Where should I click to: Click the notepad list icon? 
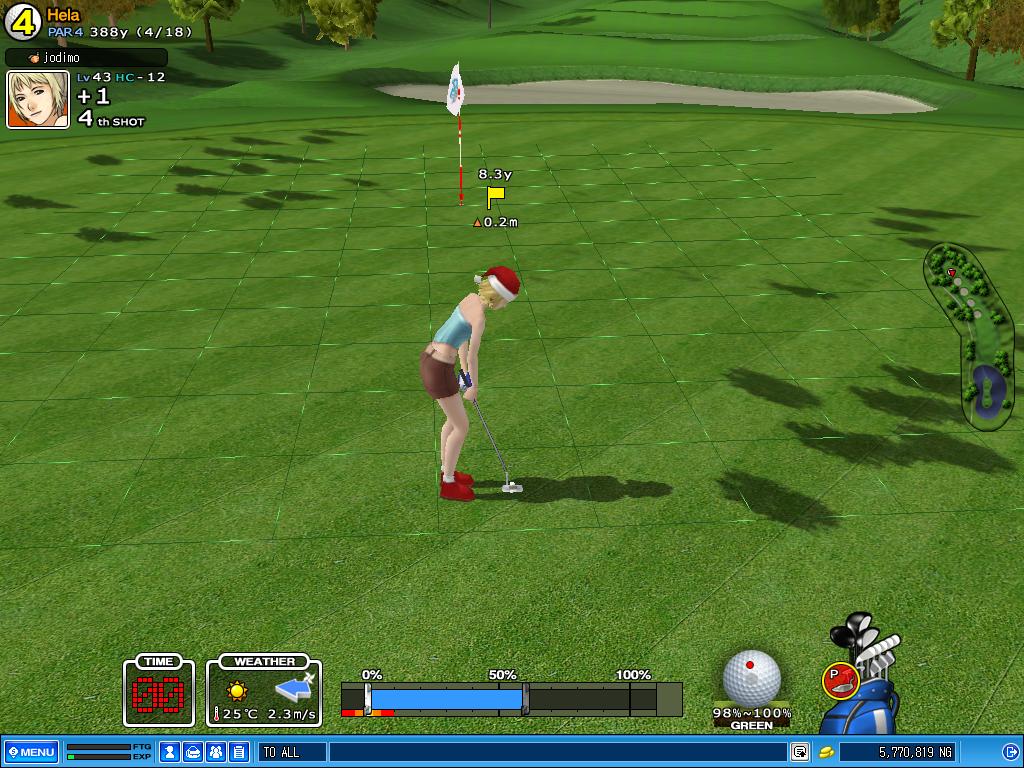[239, 752]
